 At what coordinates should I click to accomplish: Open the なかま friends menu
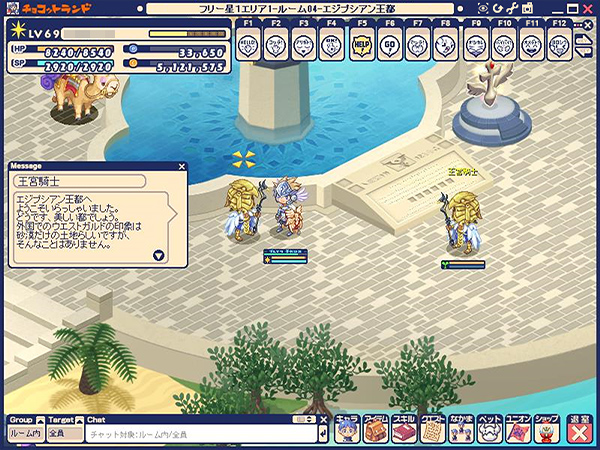click(x=461, y=429)
